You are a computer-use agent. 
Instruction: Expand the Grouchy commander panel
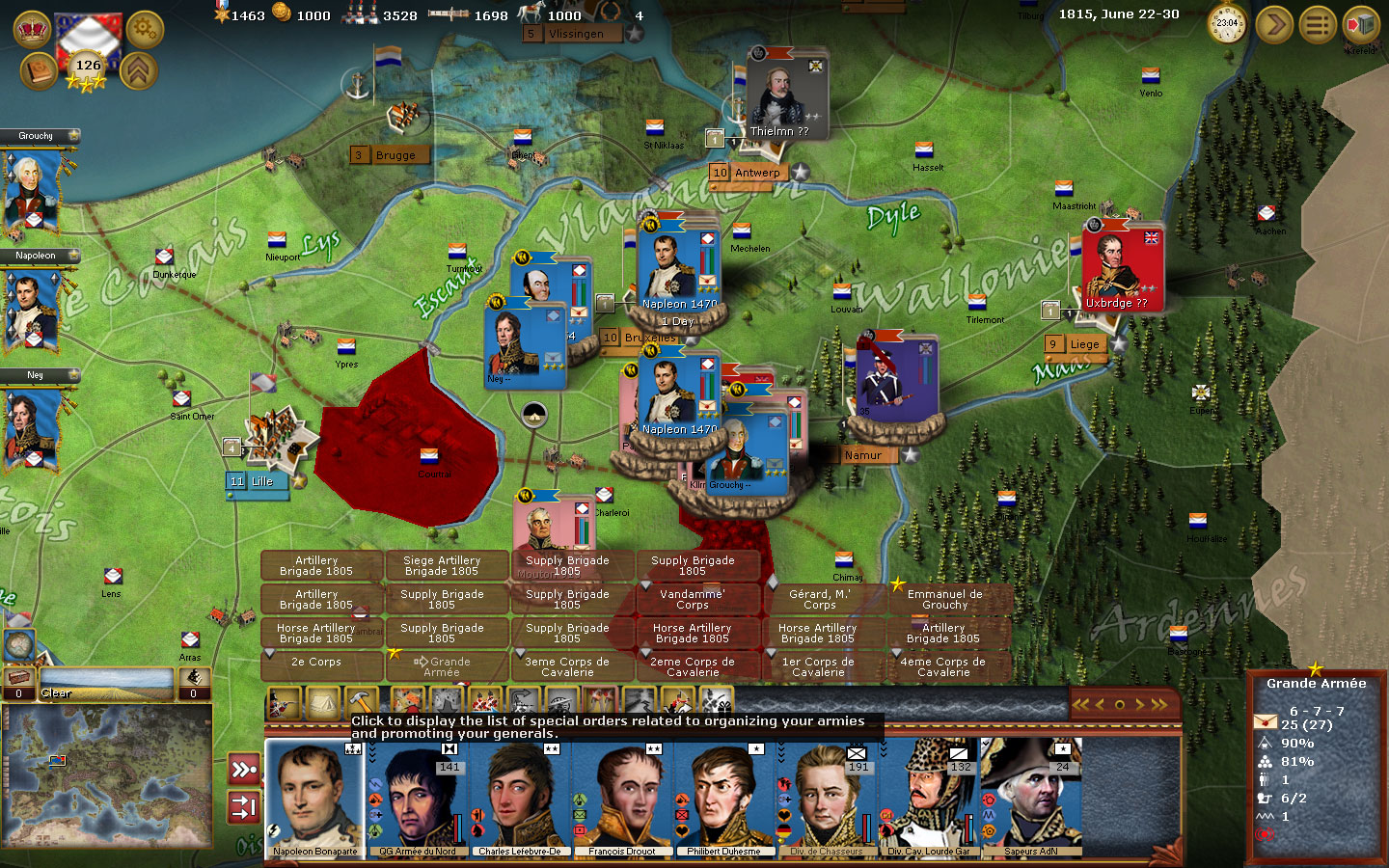[39, 136]
